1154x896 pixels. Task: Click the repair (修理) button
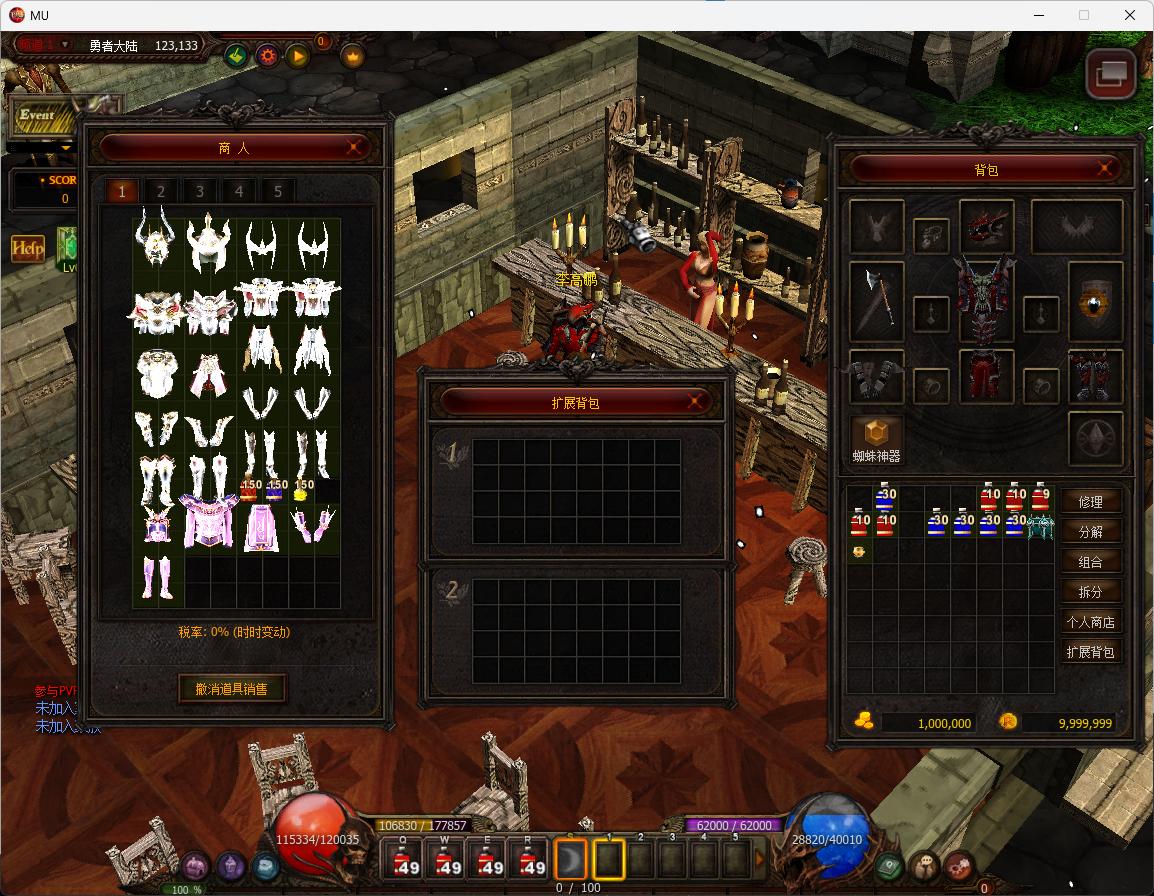1090,502
